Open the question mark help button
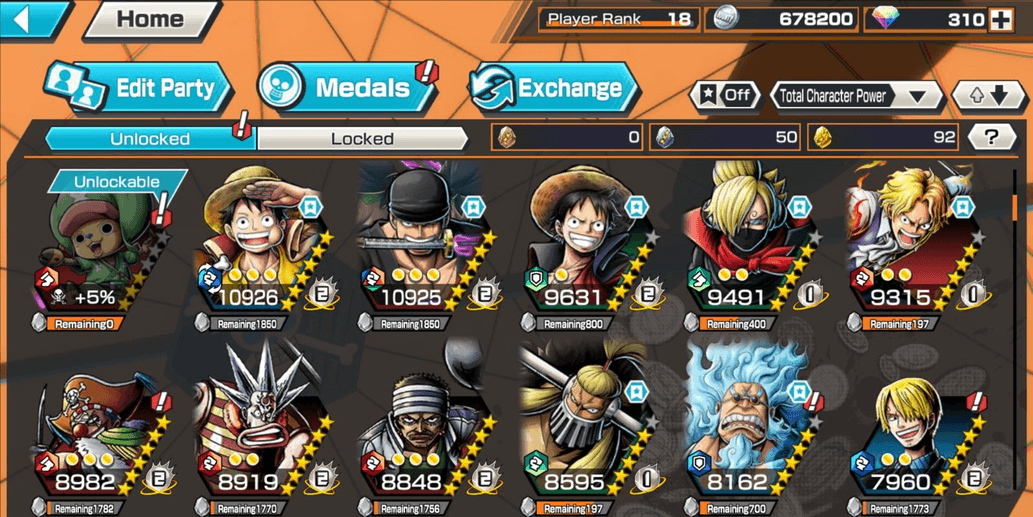This screenshot has height=517, width=1033. [991, 138]
